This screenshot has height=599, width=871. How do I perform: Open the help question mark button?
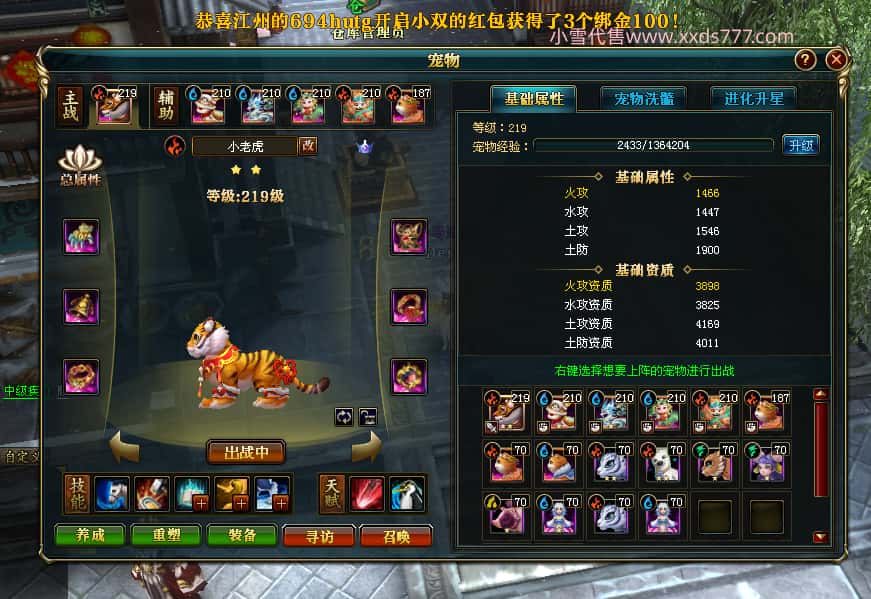(x=806, y=60)
